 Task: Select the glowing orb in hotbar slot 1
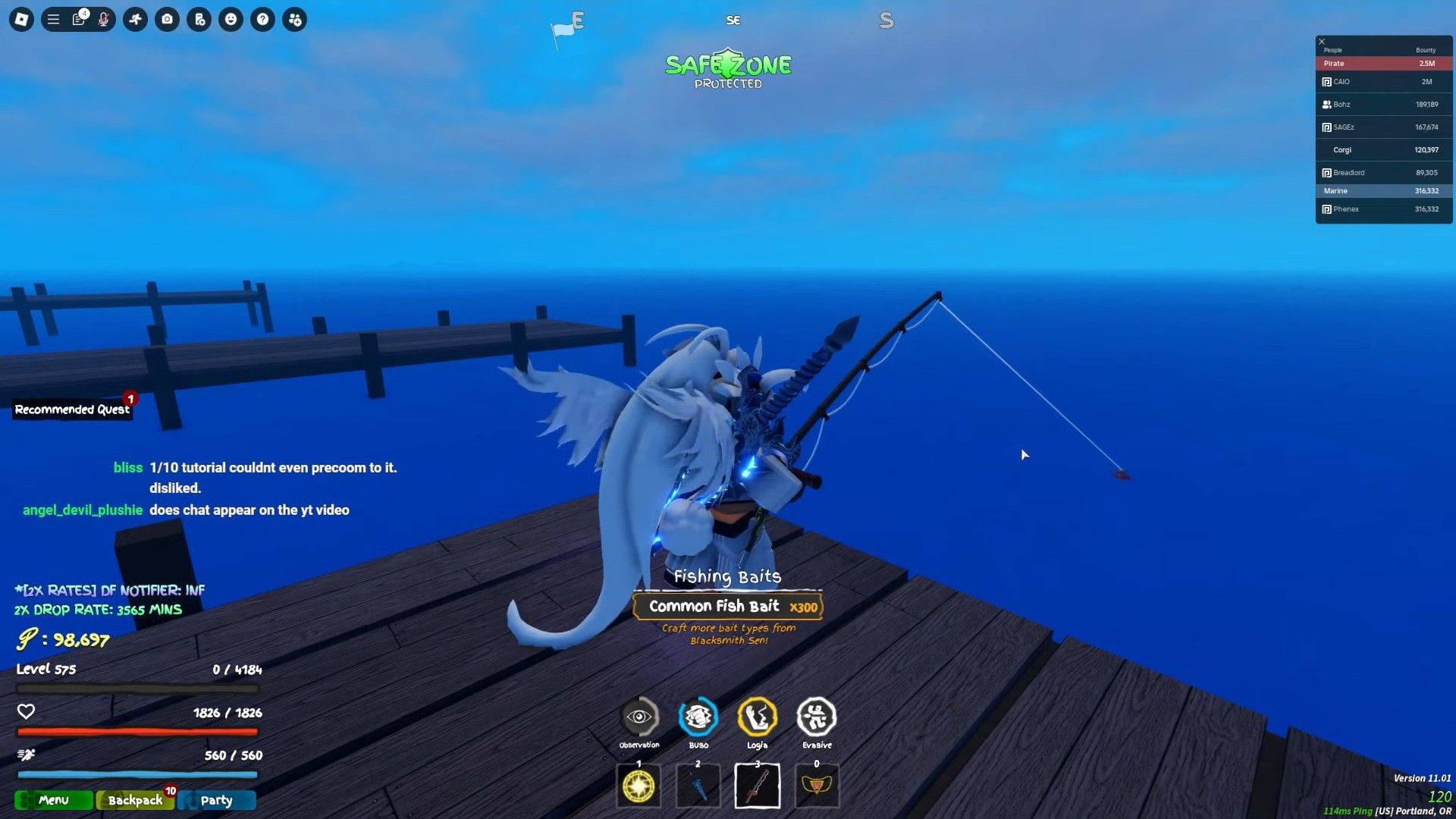pyautogui.click(x=639, y=786)
